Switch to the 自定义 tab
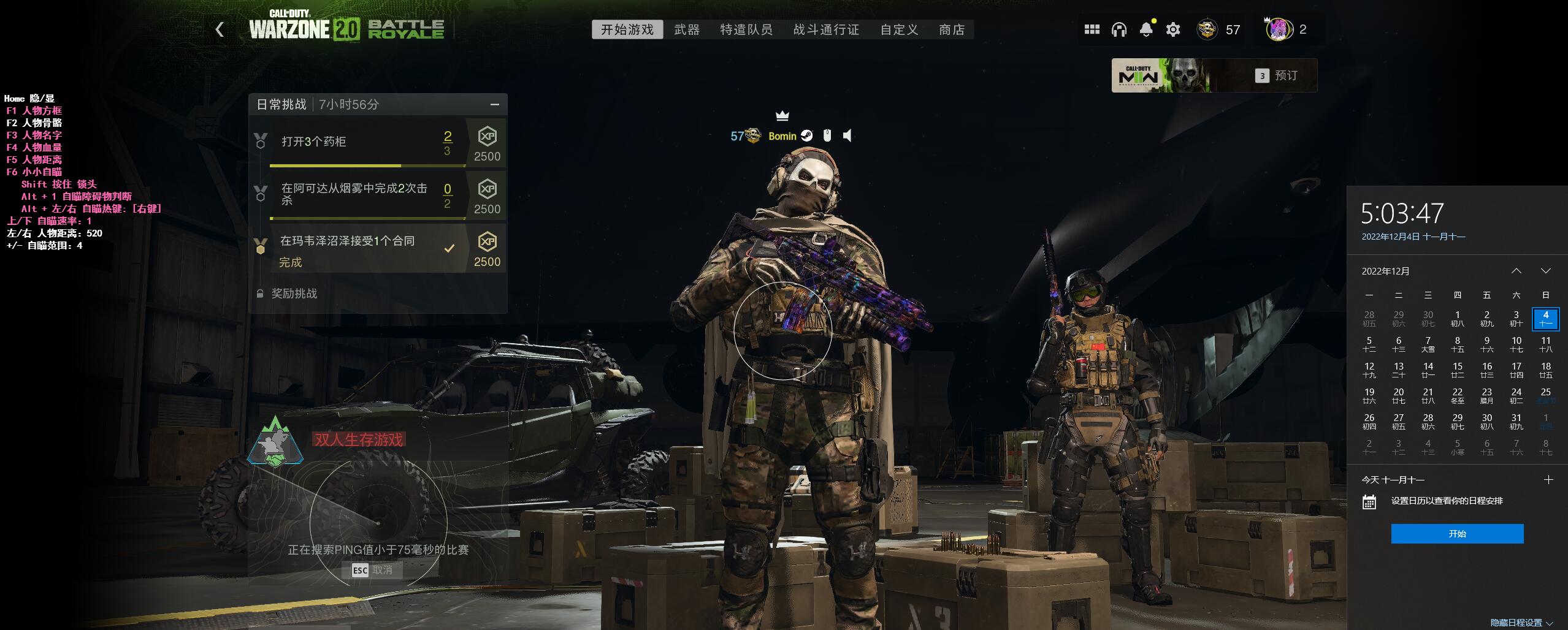 click(899, 29)
